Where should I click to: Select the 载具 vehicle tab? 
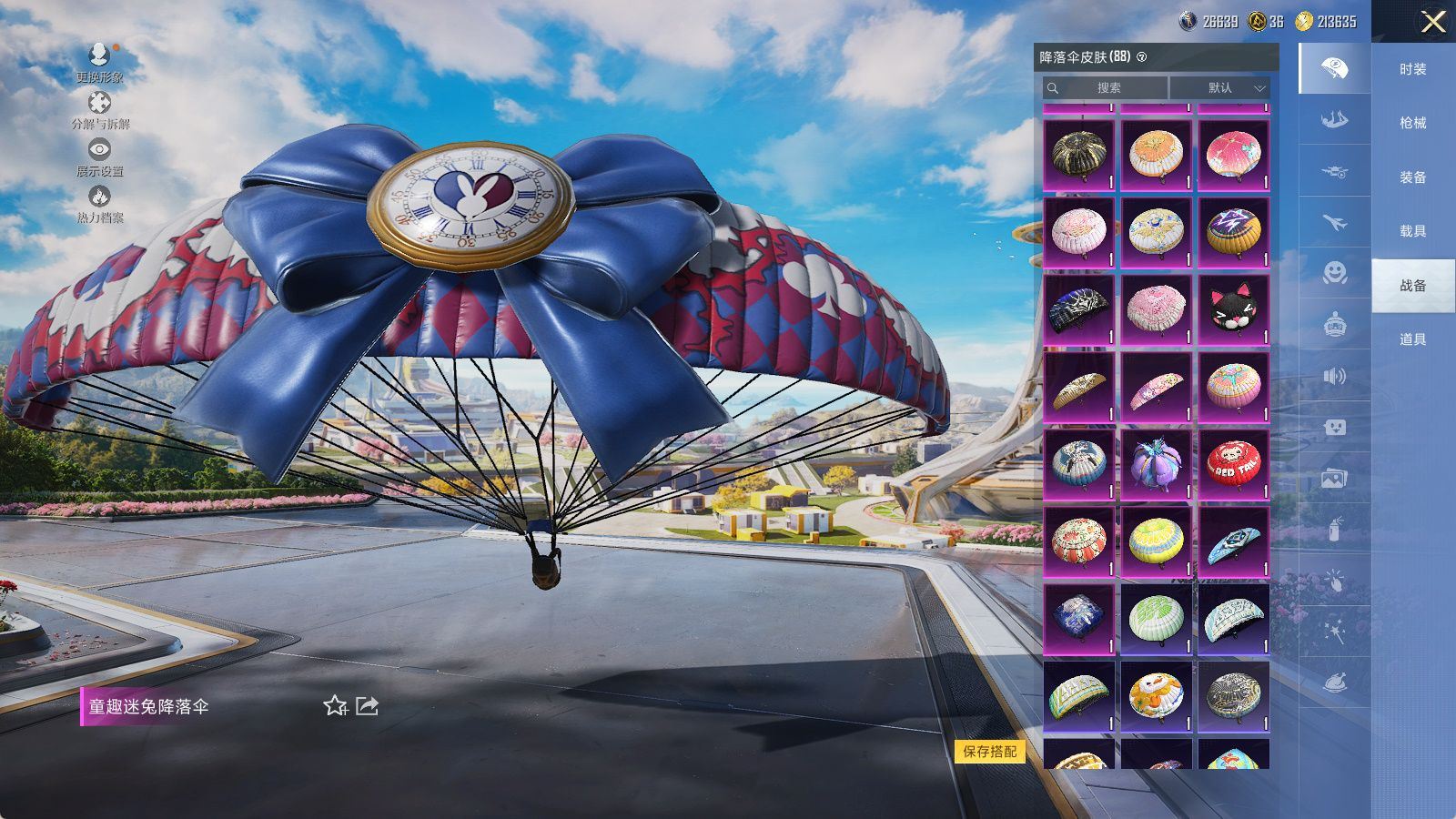coord(1412,231)
